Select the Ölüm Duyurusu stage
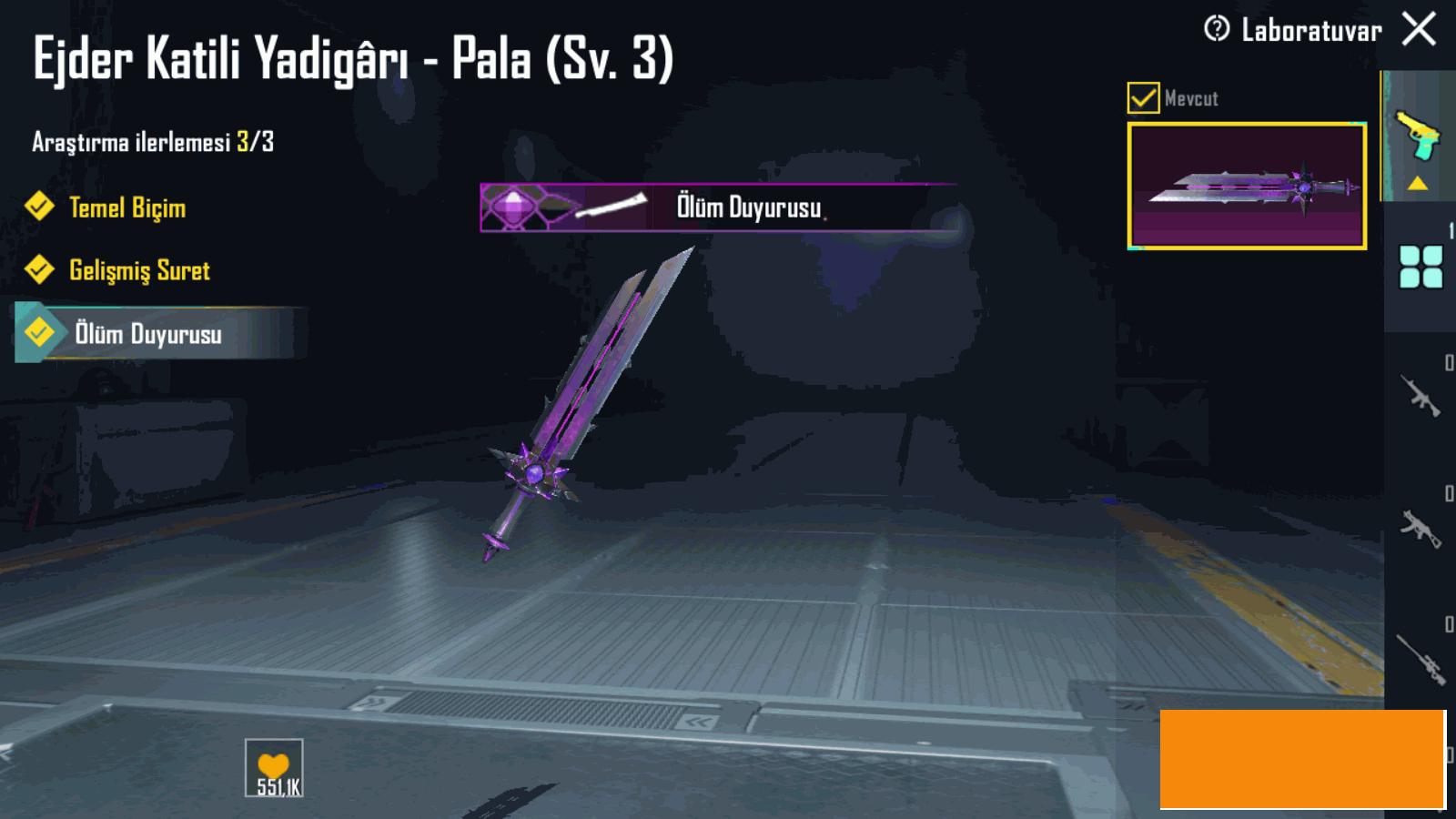 (147, 334)
